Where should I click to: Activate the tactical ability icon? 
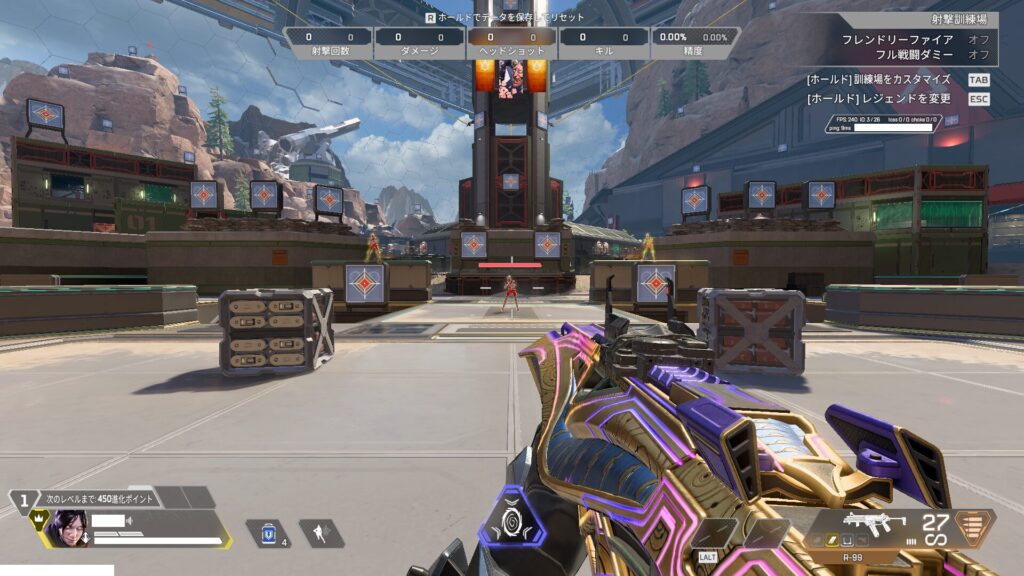click(x=320, y=533)
